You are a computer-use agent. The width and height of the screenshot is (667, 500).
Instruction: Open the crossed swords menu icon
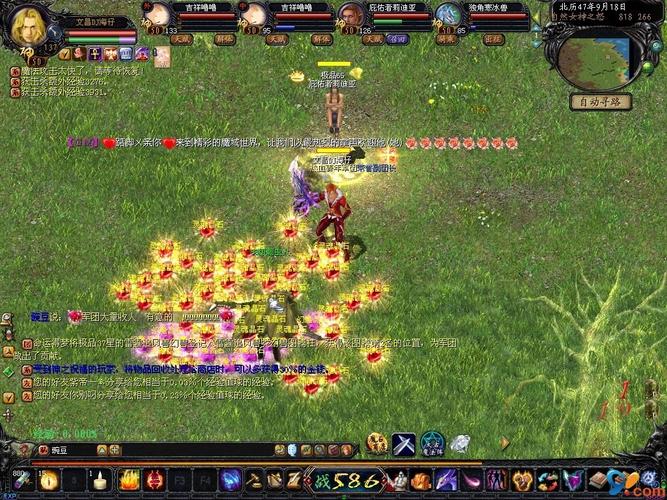click(404, 444)
